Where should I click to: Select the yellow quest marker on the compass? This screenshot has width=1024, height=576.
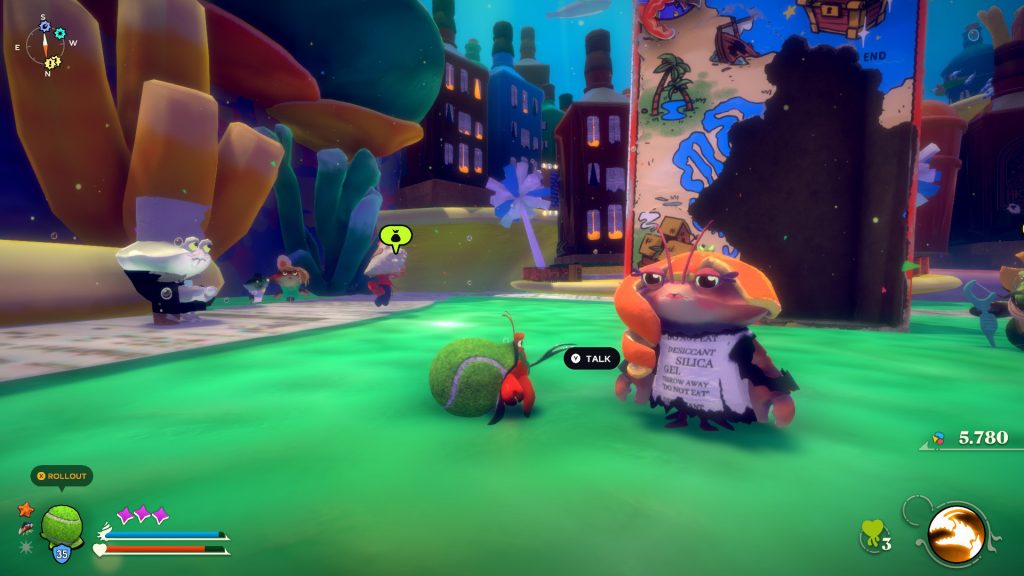coord(53,63)
